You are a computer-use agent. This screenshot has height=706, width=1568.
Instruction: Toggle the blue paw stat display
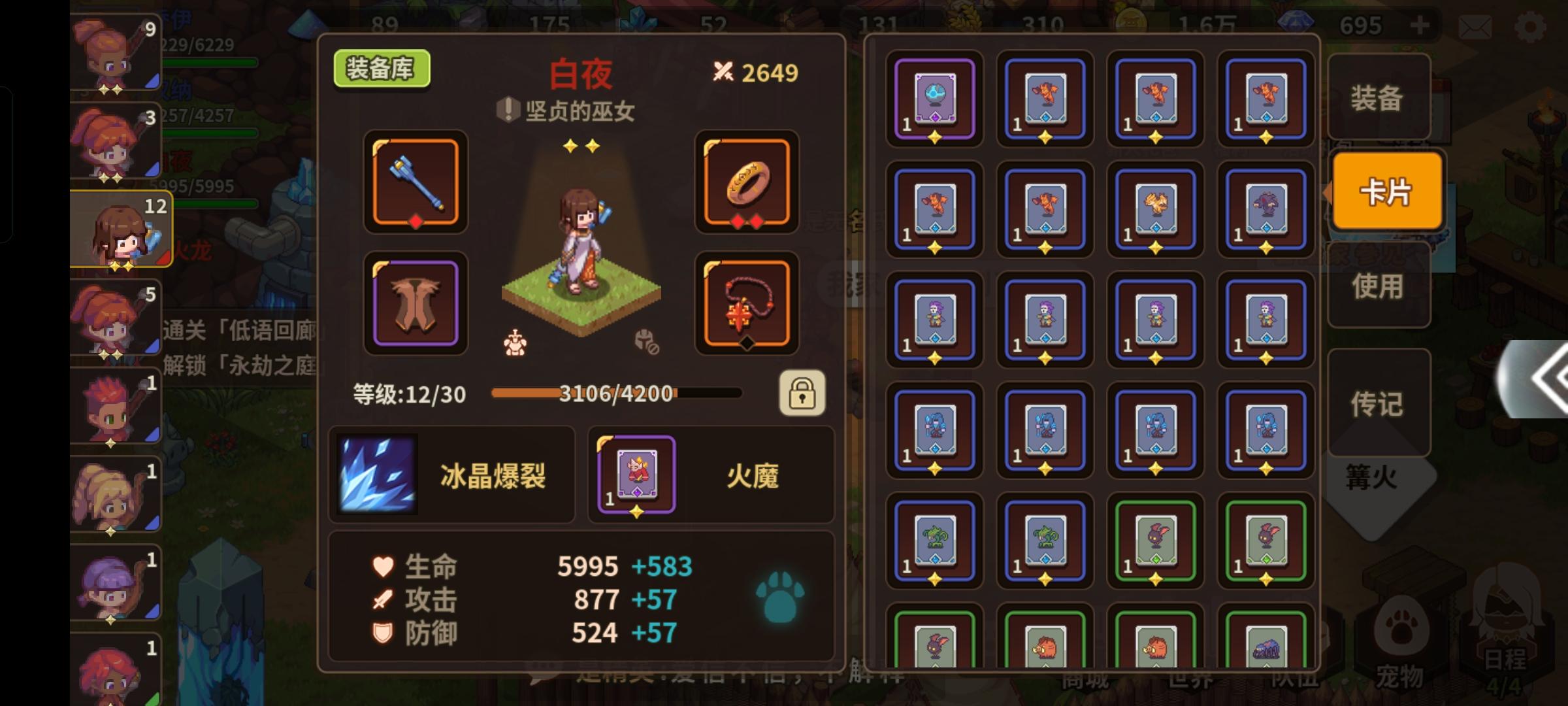[x=781, y=597]
